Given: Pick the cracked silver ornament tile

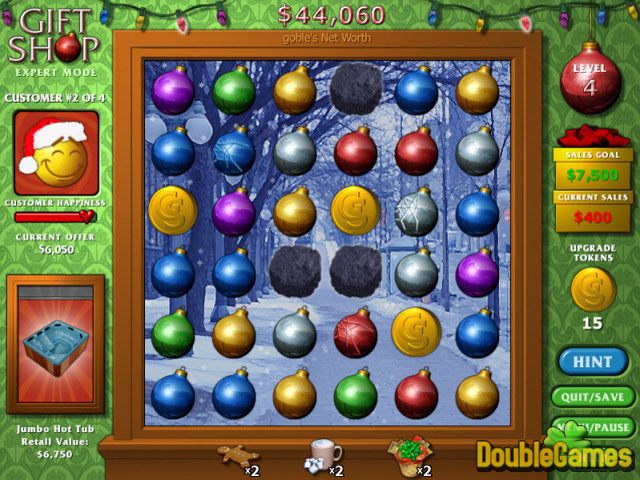Looking at the screenshot, I should pos(416,212).
